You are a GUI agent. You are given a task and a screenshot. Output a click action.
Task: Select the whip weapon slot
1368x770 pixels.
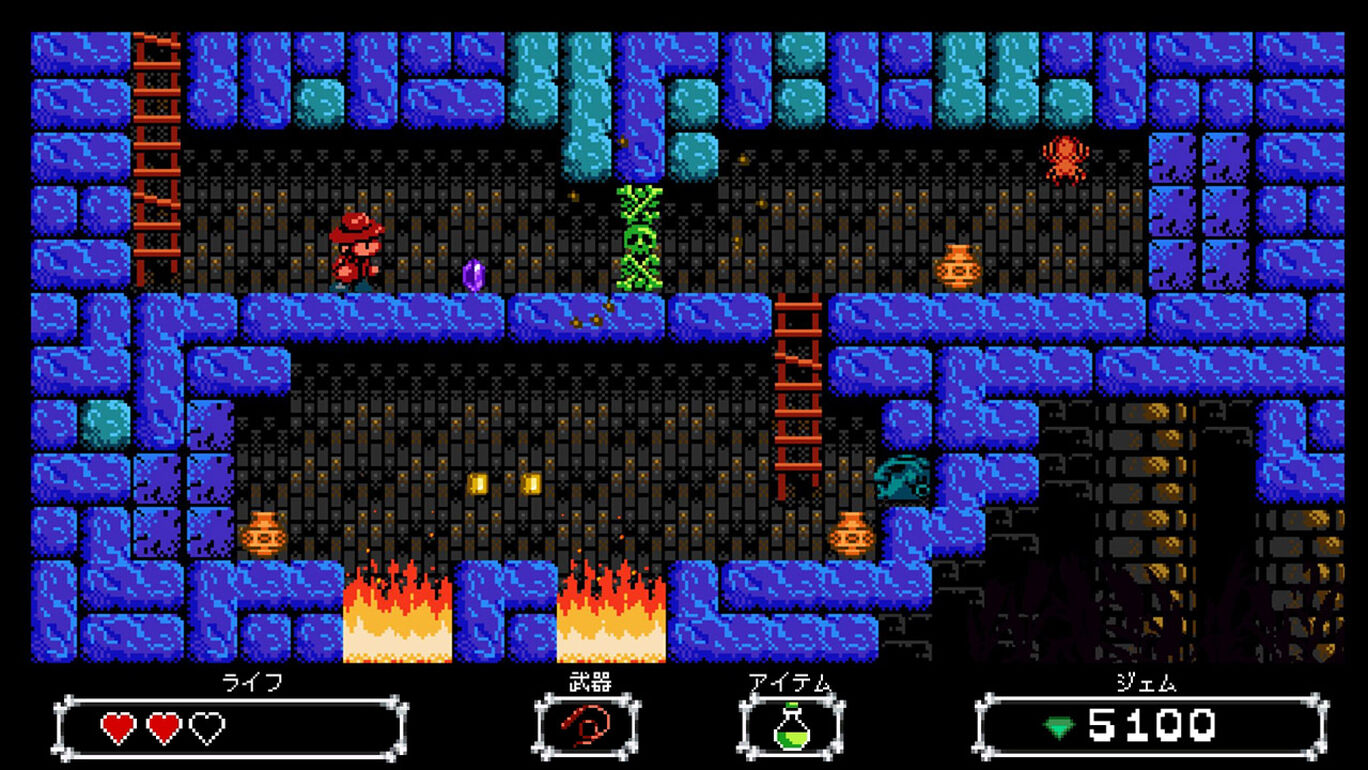[x=587, y=724]
